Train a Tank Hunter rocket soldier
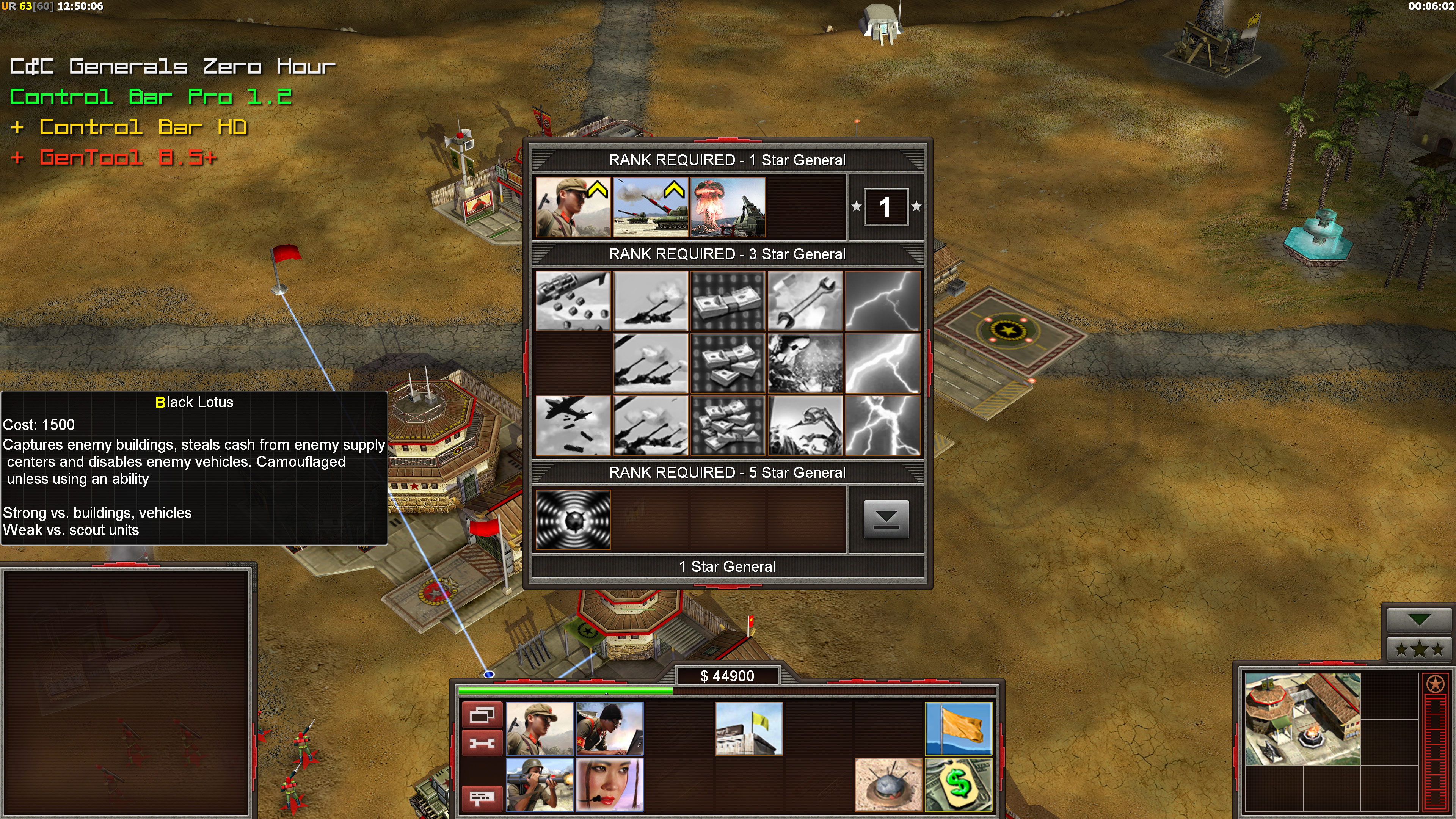Viewport: 1456px width, 819px height. tap(540, 784)
